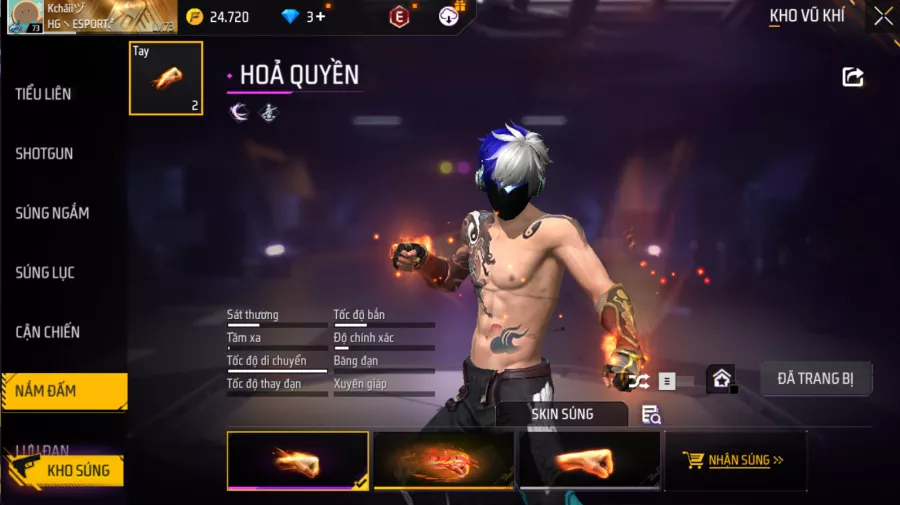The image size is (900, 505).
Task: Open the player profile avatar
Action: (x=25, y=17)
